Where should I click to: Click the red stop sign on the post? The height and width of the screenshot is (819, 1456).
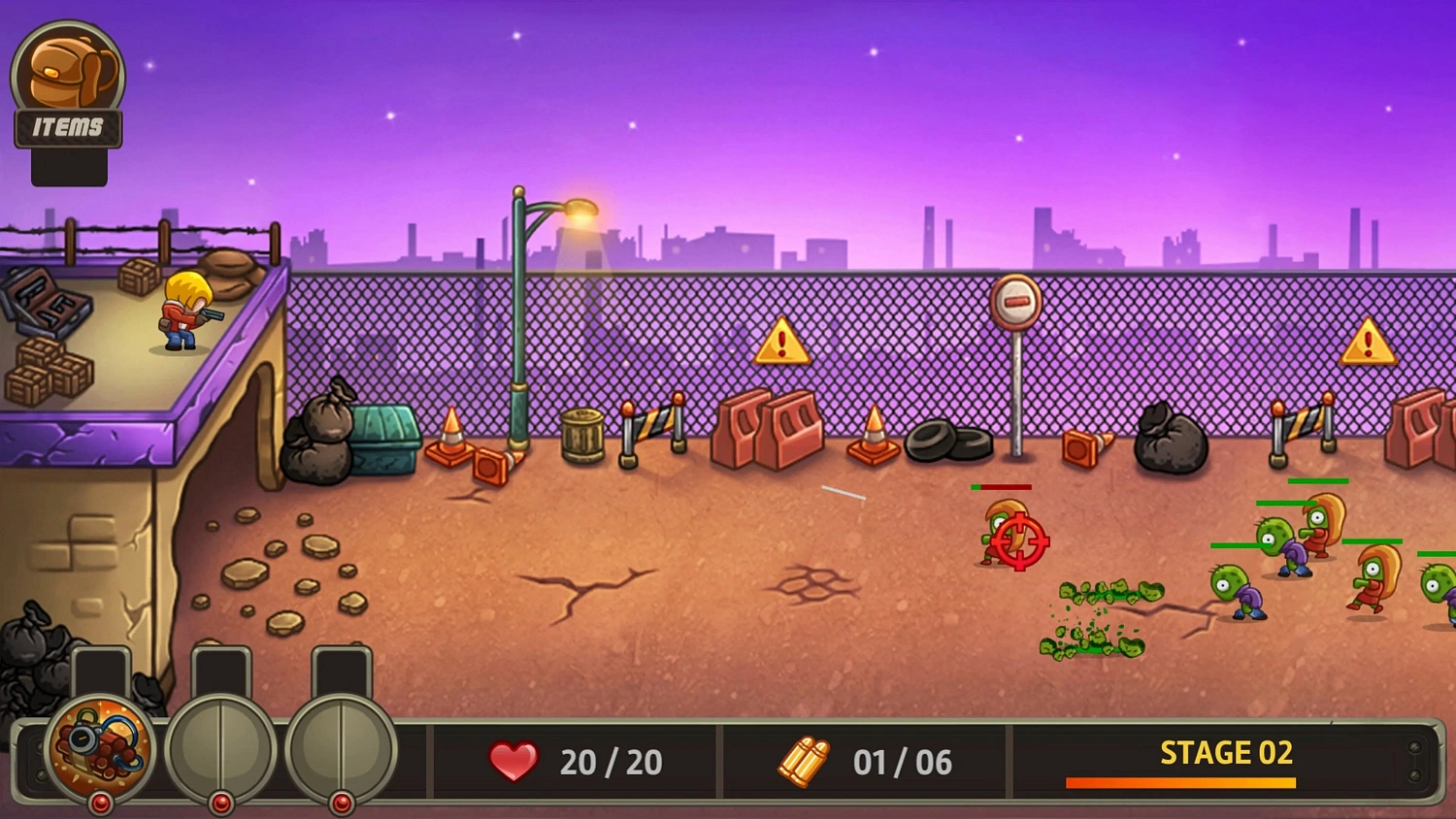(1015, 304)
